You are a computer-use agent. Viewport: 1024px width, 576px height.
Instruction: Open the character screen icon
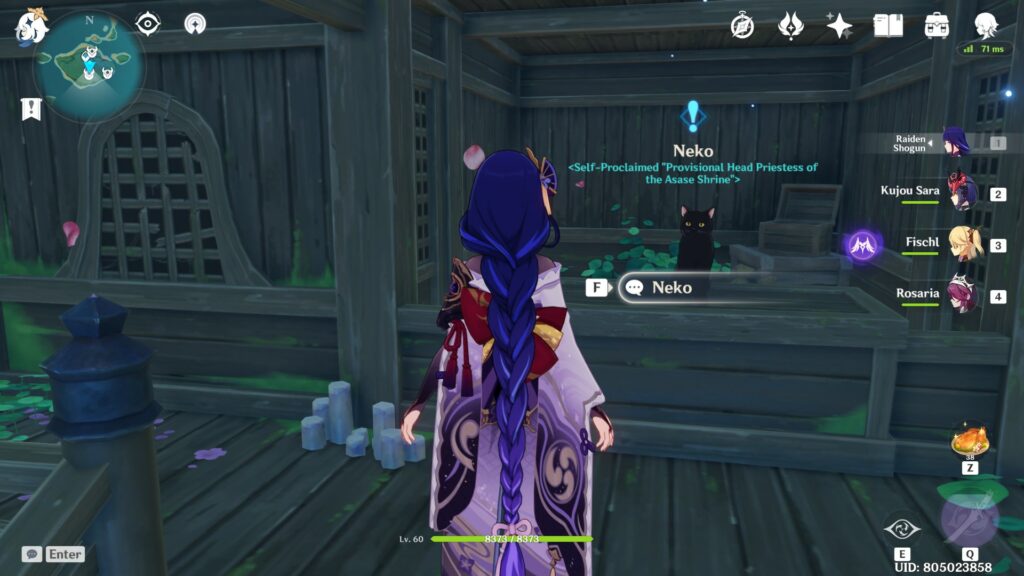tap(986, 24)
